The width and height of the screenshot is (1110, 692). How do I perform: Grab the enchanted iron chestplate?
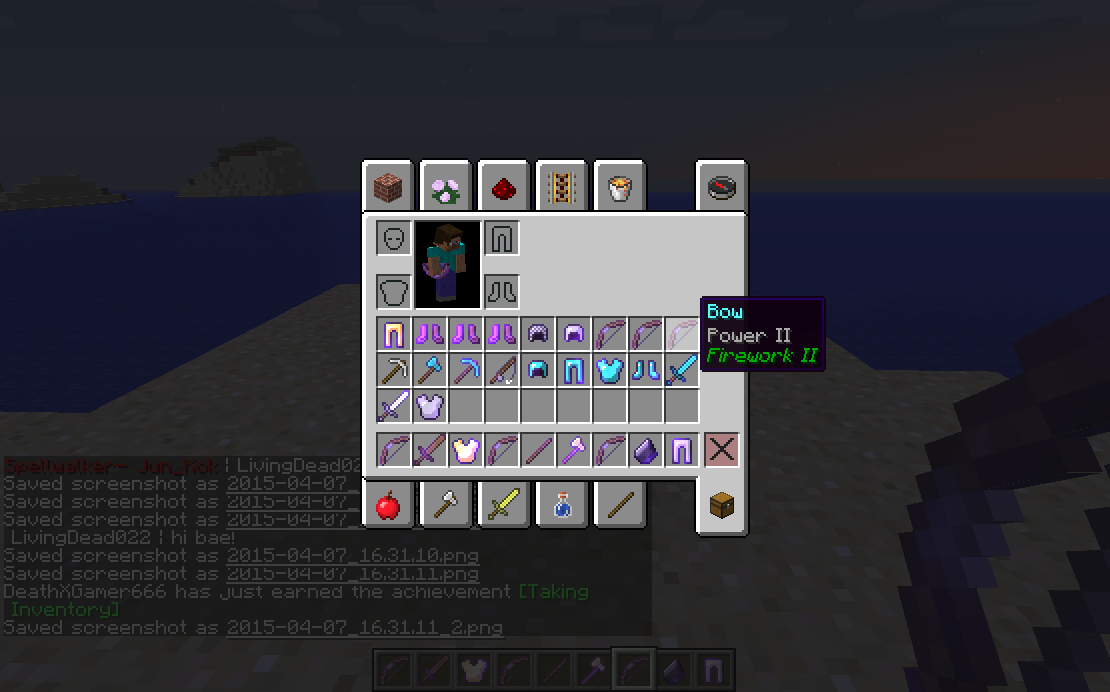(430, 406)
